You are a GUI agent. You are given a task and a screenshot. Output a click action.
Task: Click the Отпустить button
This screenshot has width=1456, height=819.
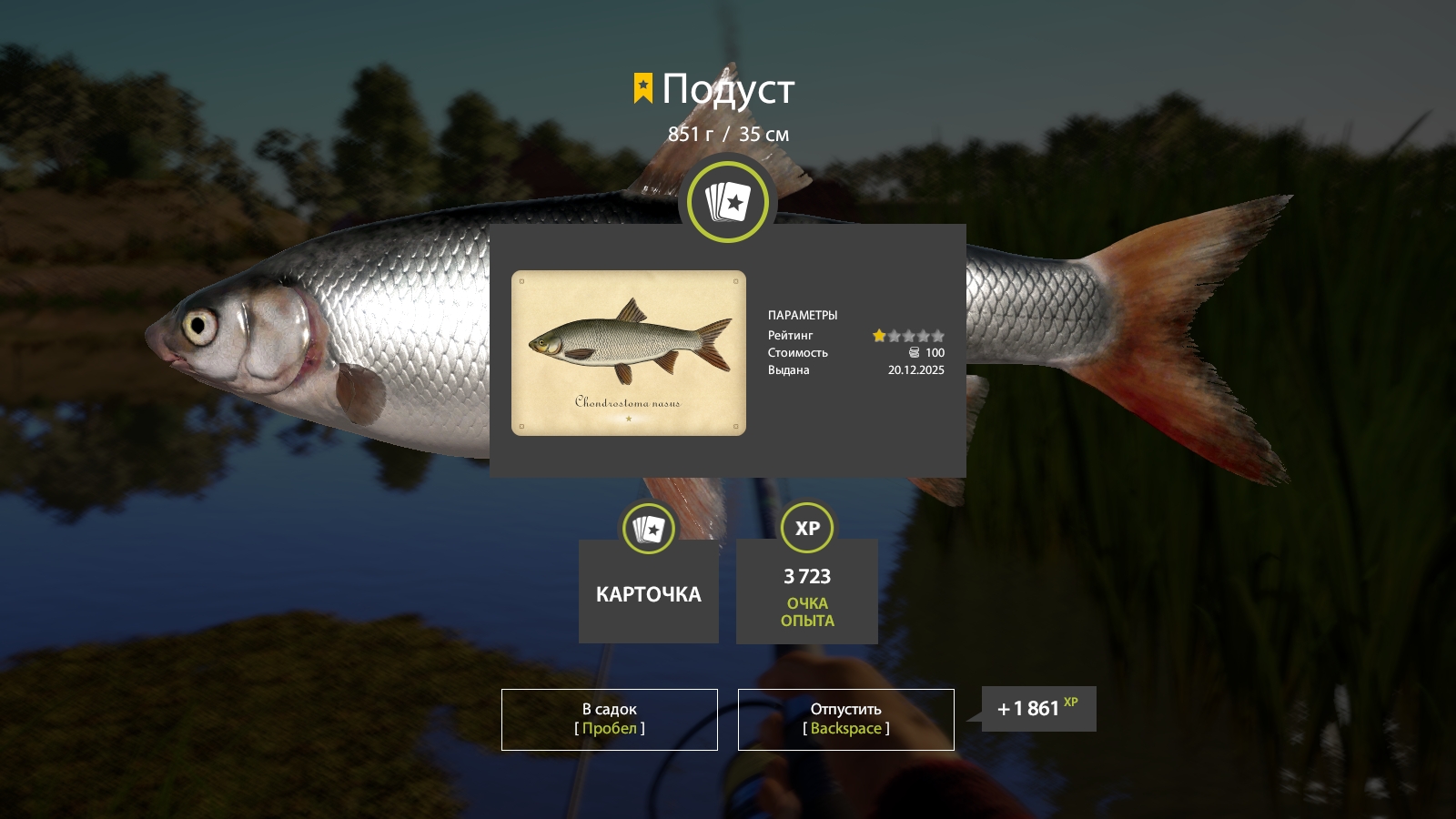tap(844, 719)
